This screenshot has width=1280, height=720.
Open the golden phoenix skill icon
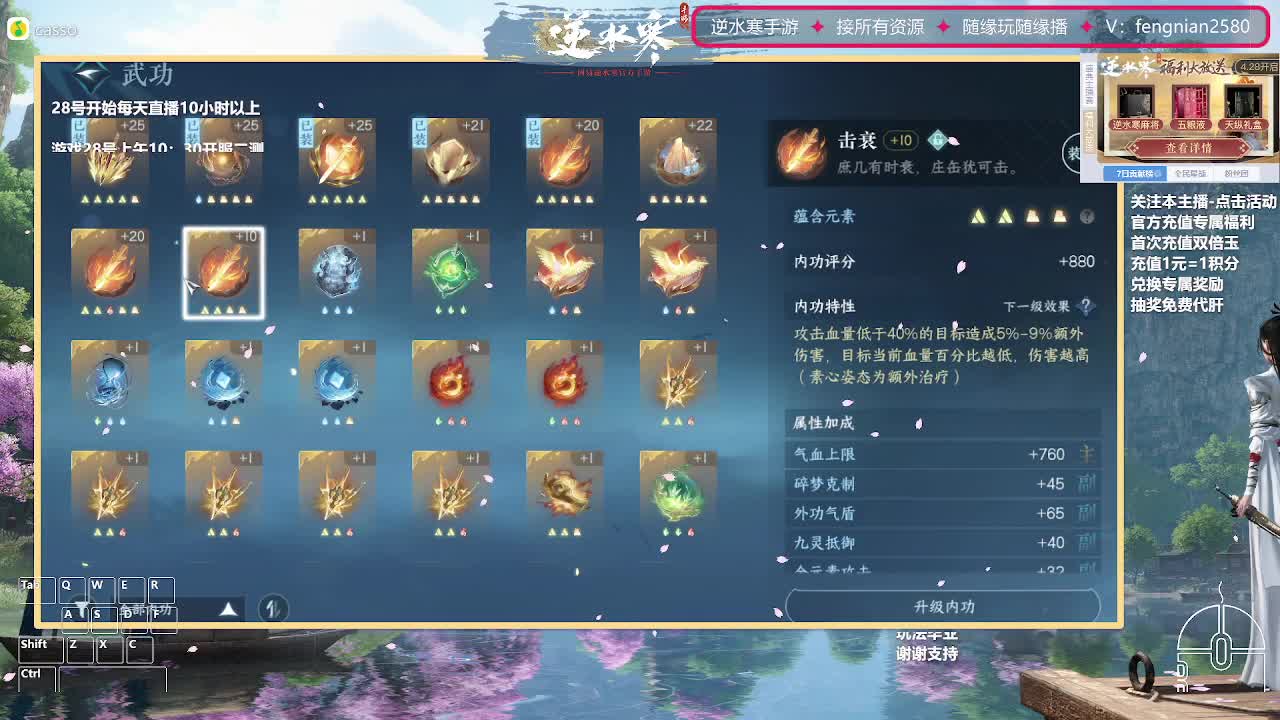coord(565,271)
